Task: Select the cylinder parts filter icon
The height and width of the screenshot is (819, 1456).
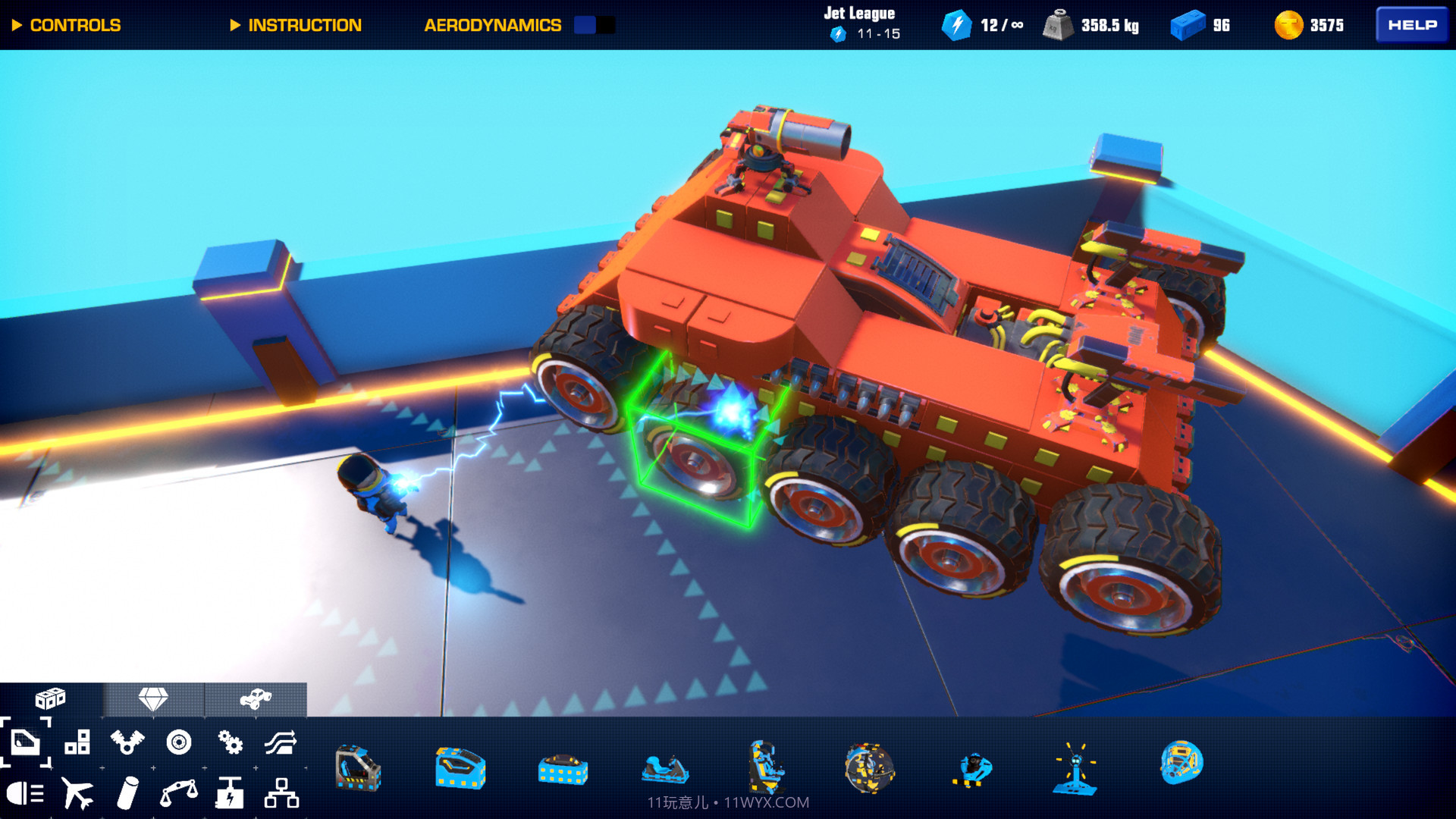Action: click(x=129, y=793)
